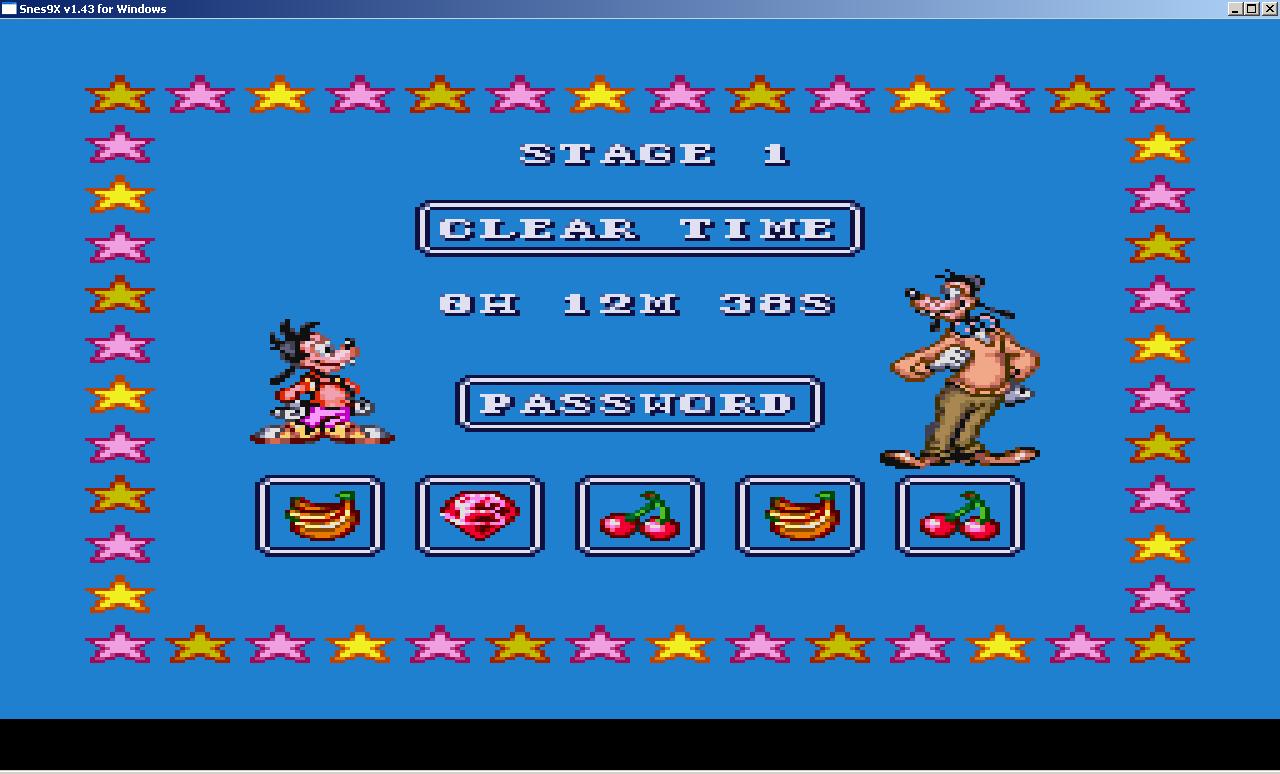Click the Snes9X icon in the title bar

[x=9, y=7]
